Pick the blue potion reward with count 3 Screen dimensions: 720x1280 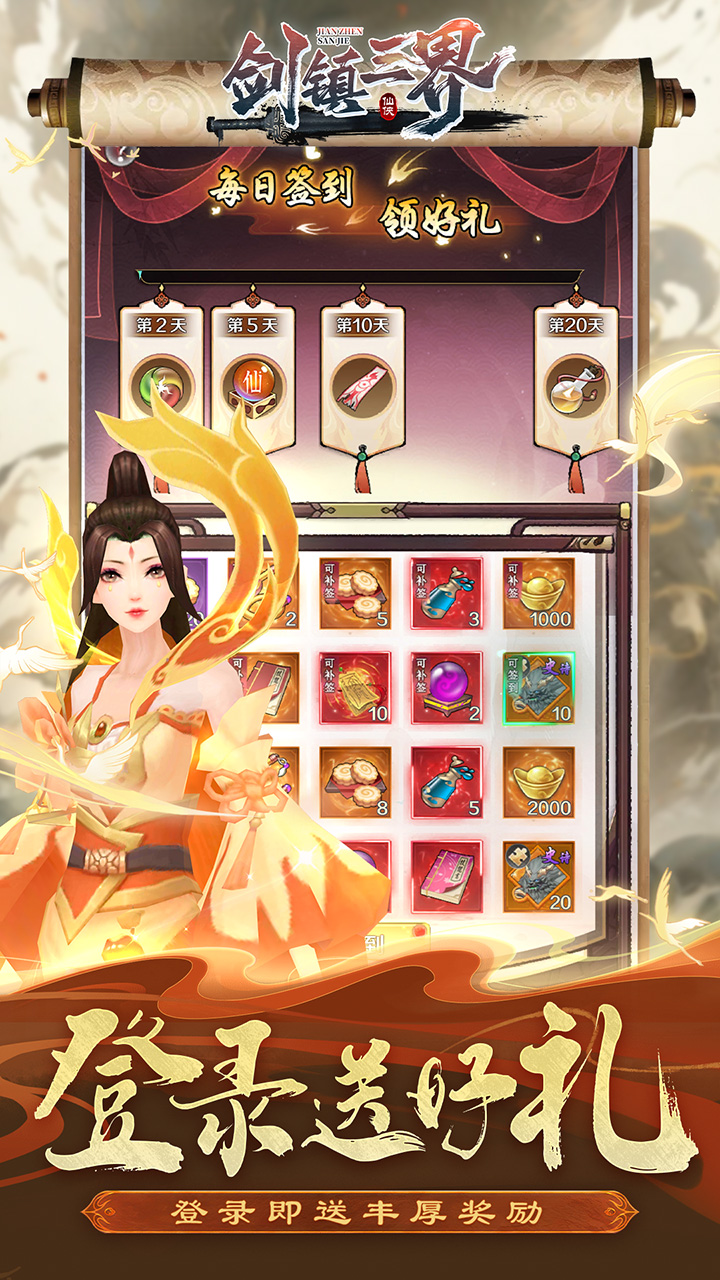[x=446, y=593]
